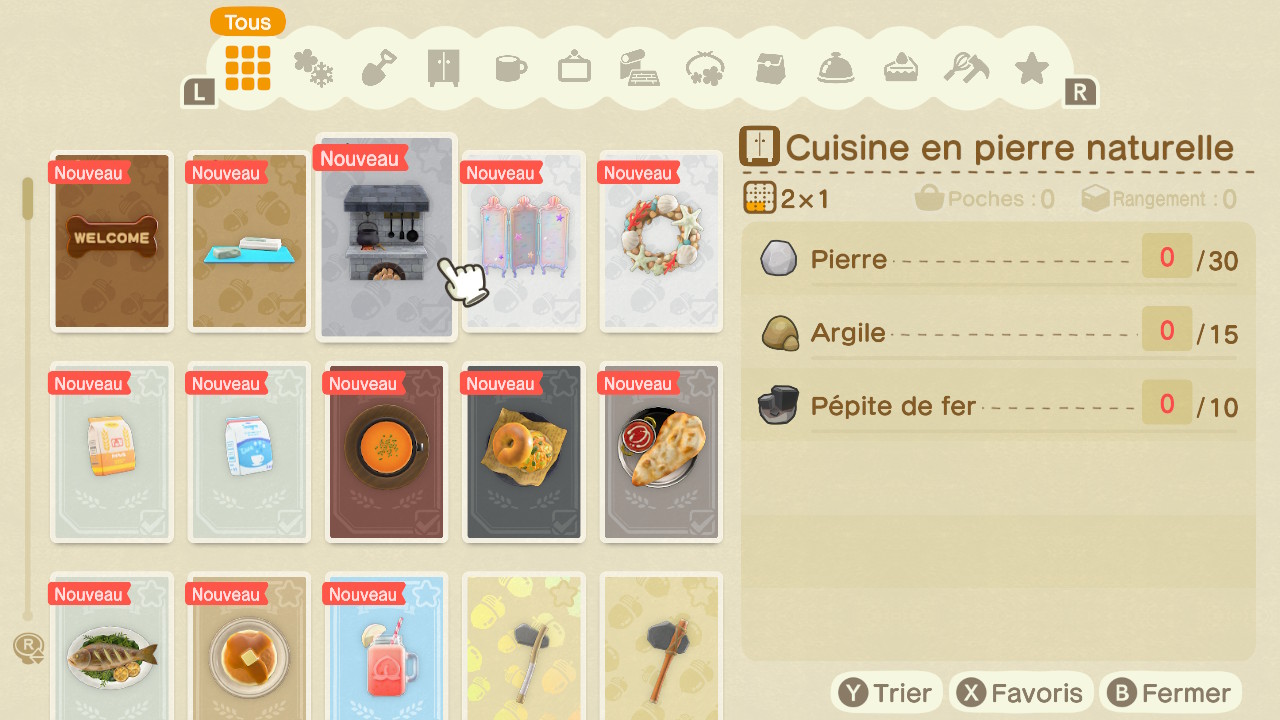Select the wardrobe furniture recipe category
The height and width of the screenshot is (720, 1280).
click(442, 68)
